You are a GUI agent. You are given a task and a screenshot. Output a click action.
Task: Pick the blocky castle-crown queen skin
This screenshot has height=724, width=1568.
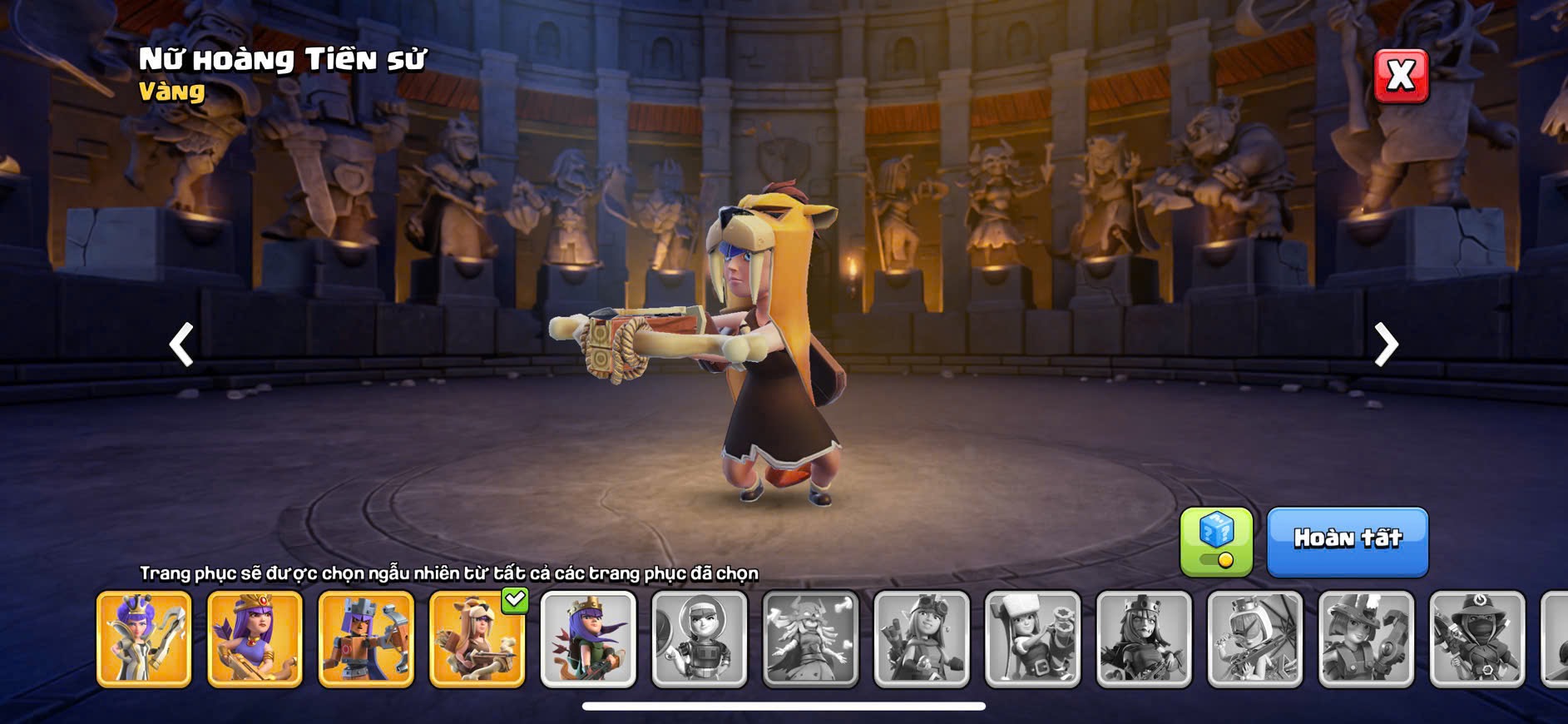pyautogui.click(x=366, y=639)
